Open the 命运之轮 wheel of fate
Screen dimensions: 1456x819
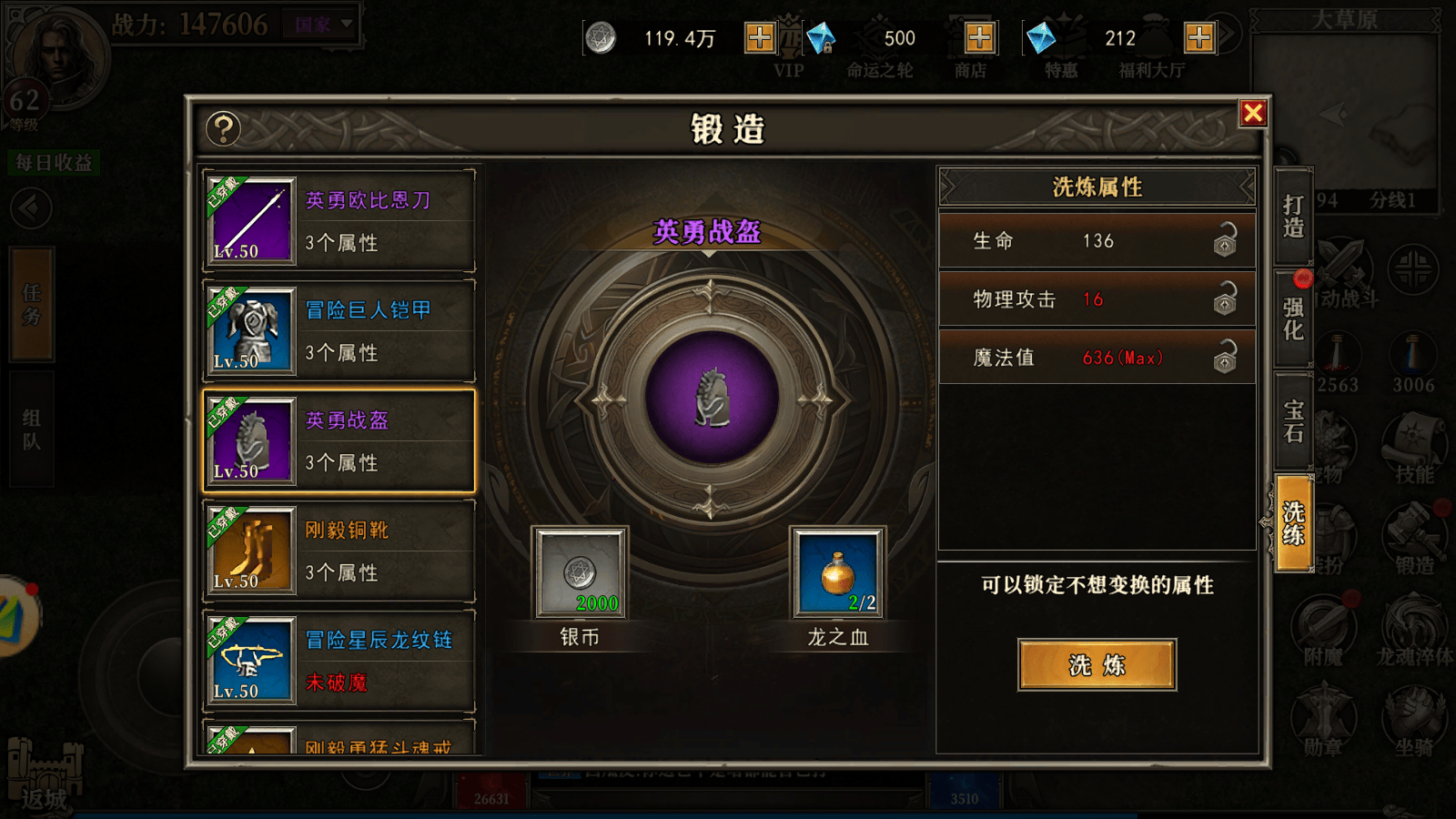coord(878,36)
